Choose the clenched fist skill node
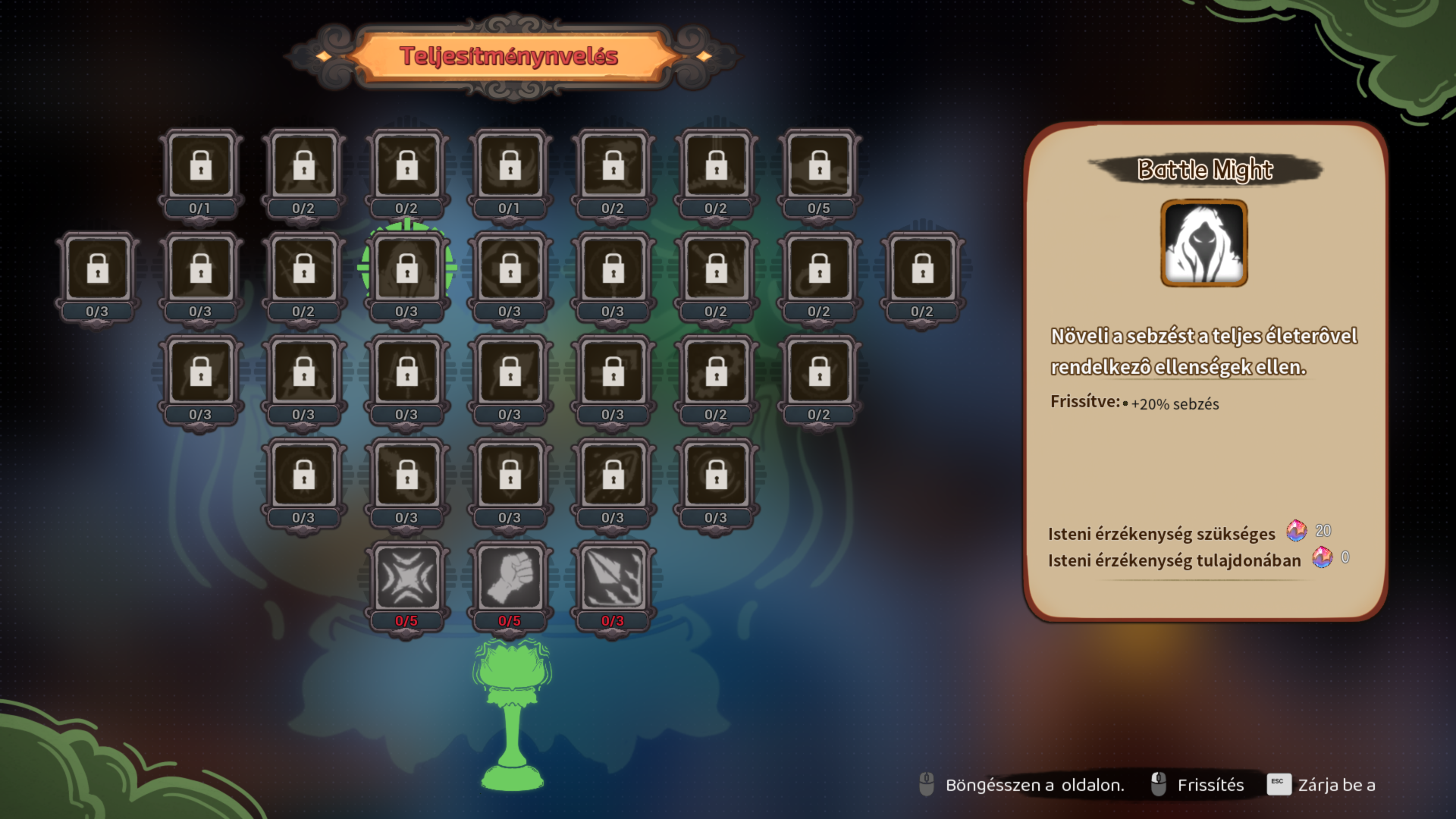This screenshot has width=1456, height=819. [510, 579]
